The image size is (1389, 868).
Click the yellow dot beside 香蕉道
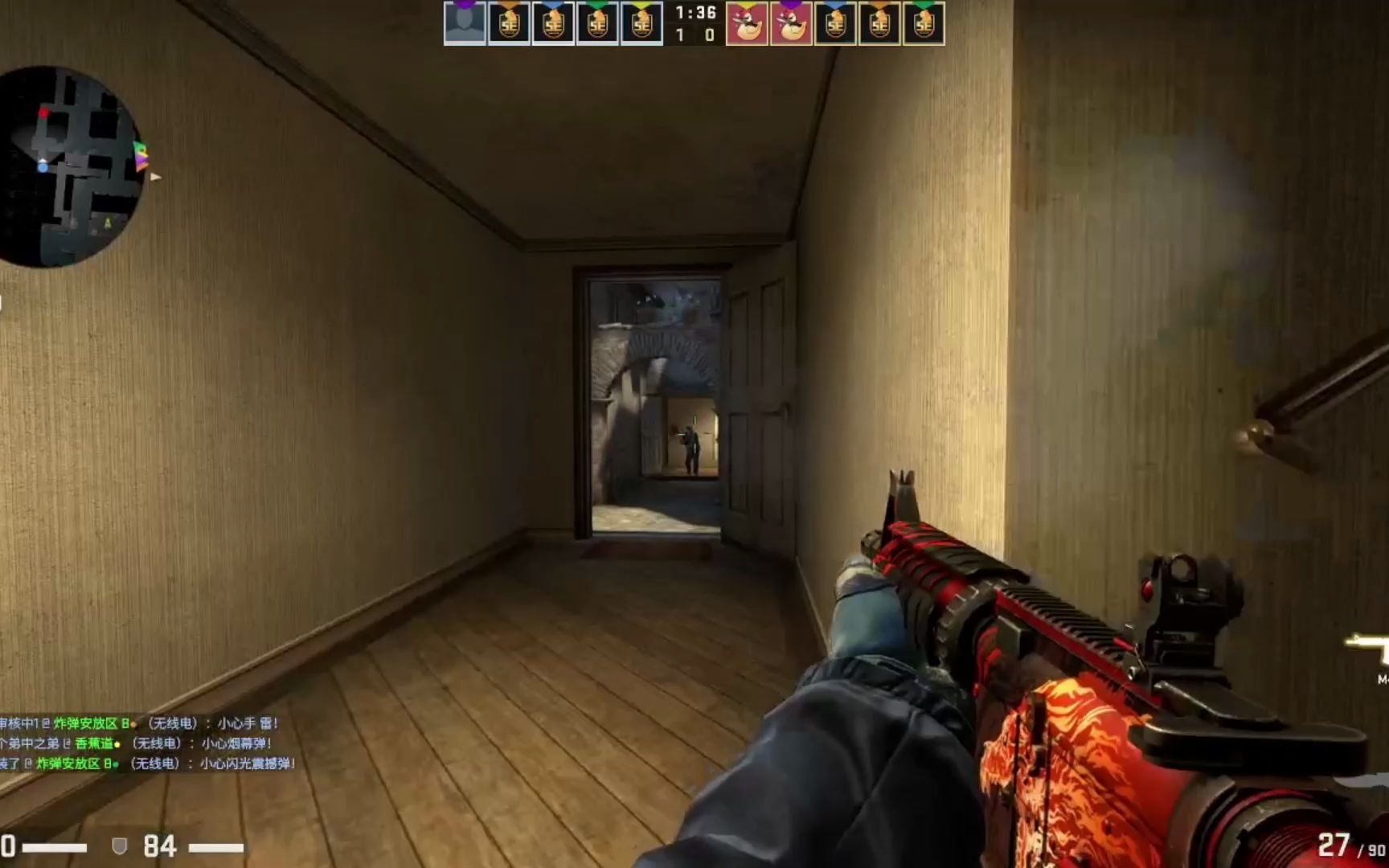tap(117, 745)
